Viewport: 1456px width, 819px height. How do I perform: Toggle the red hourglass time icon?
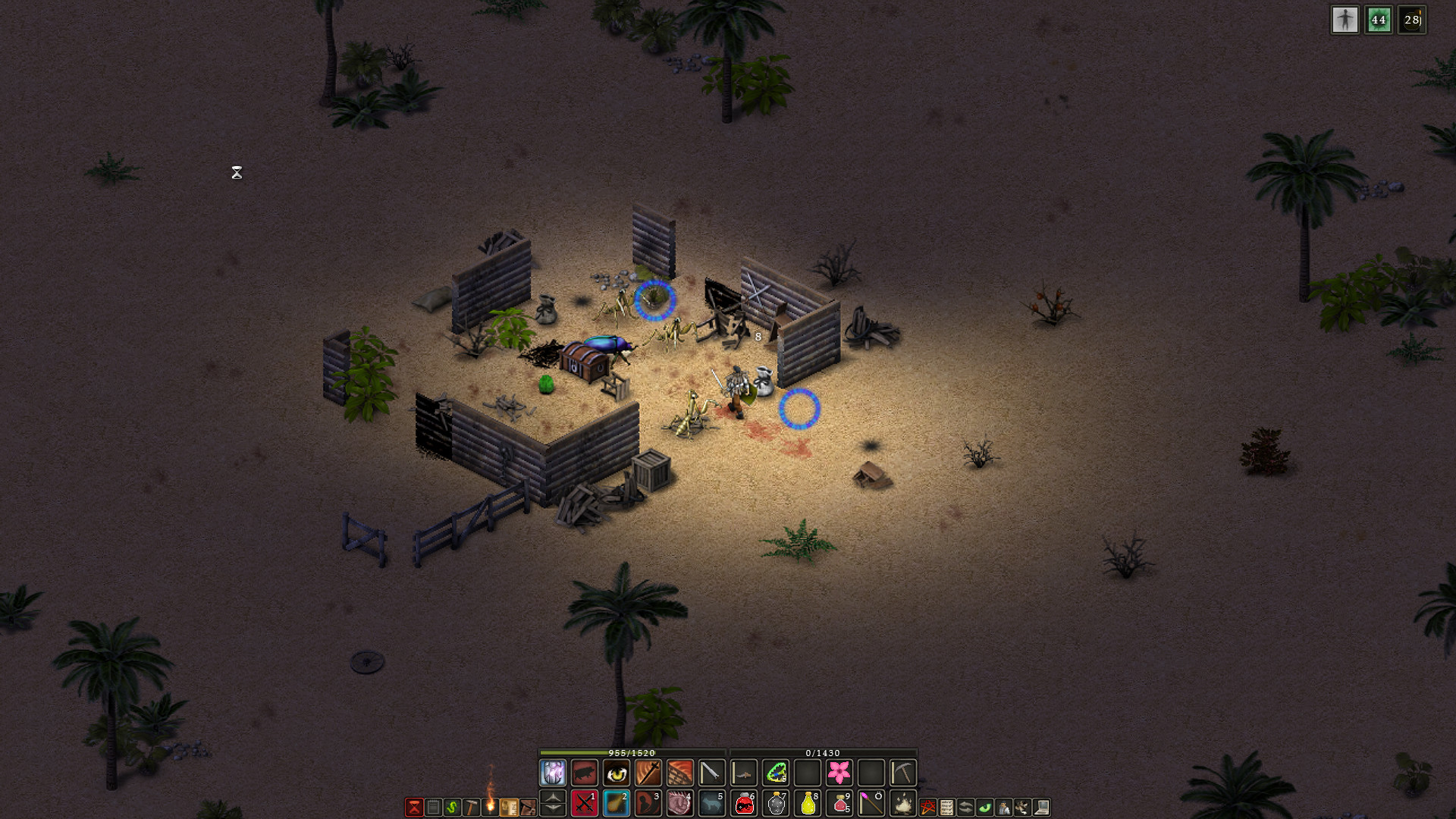pos(413,805)
